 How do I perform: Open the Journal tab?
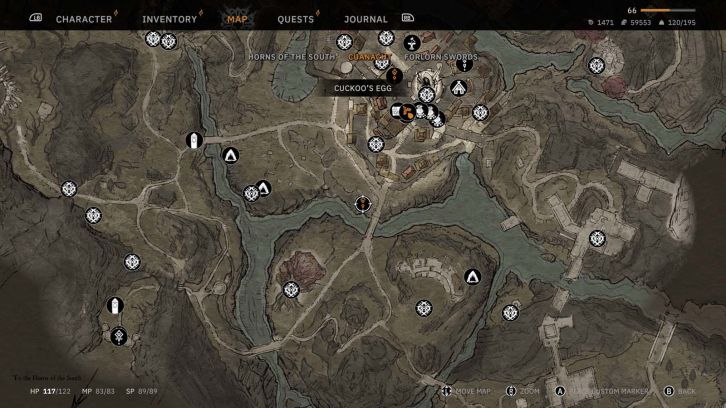tap(365, 19)
